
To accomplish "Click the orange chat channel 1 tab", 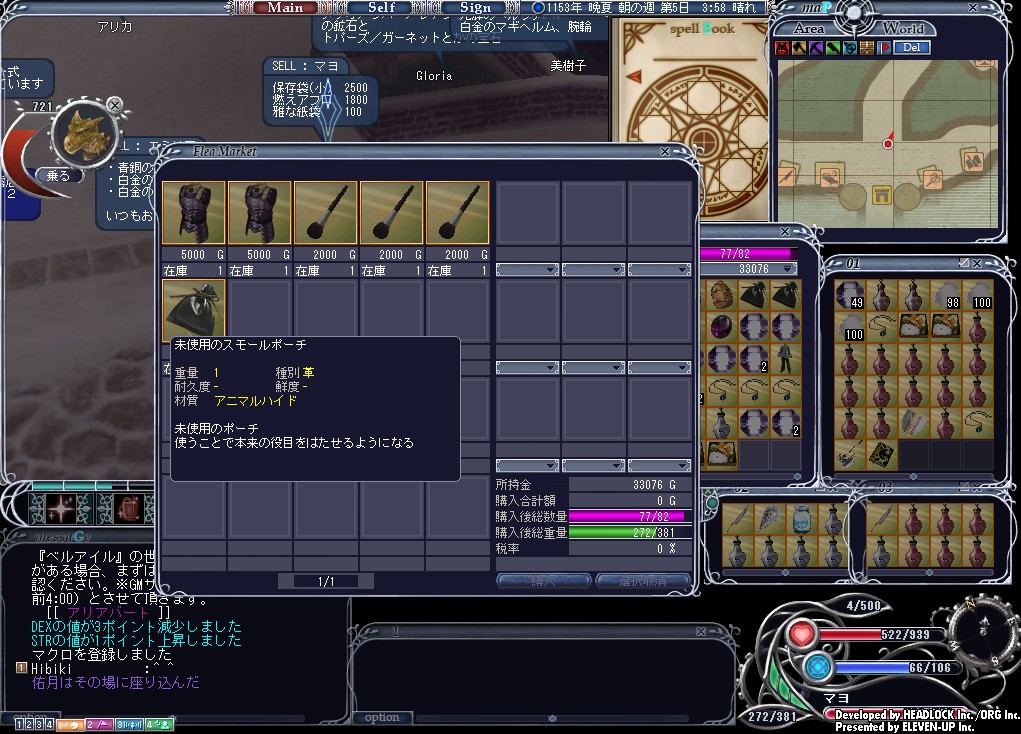I will pos(70,723).
